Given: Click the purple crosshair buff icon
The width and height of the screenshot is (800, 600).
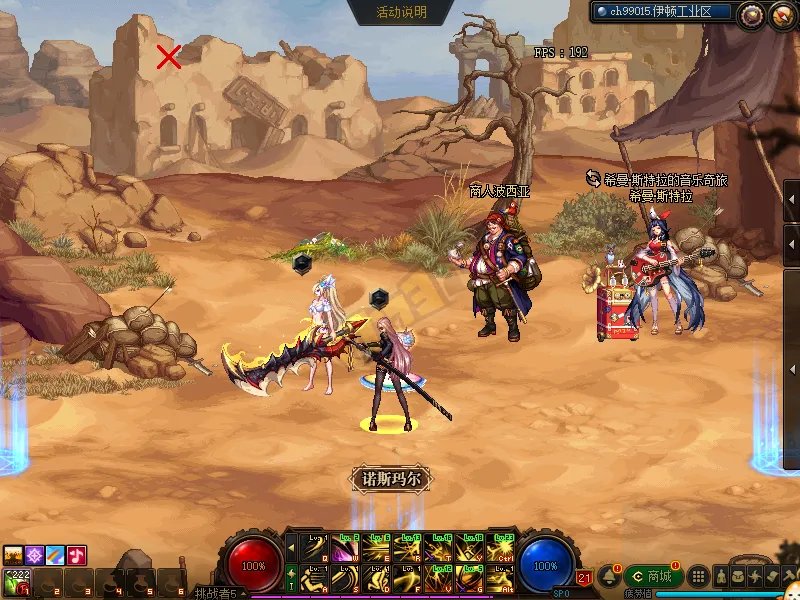Looking at the screenshot, I should tap(35, 555).
